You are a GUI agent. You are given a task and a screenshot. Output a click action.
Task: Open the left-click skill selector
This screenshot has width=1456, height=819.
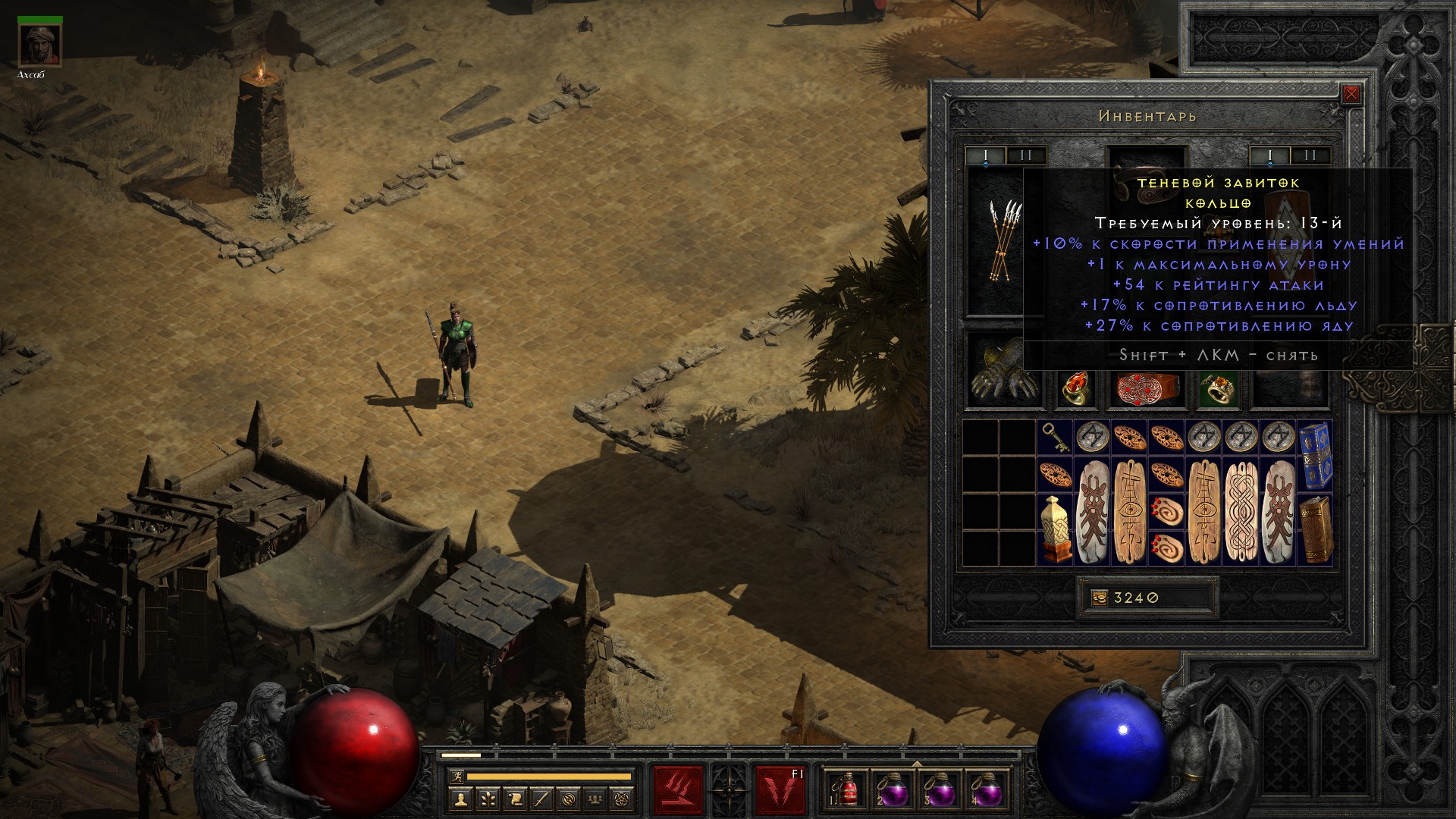[678, 790]
